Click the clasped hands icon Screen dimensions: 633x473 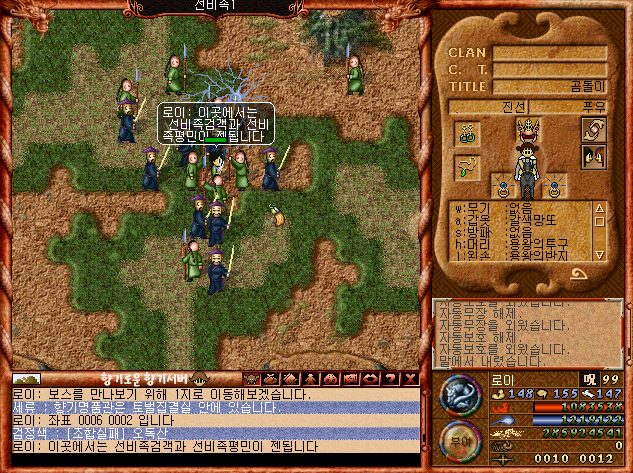coord(593,129)
